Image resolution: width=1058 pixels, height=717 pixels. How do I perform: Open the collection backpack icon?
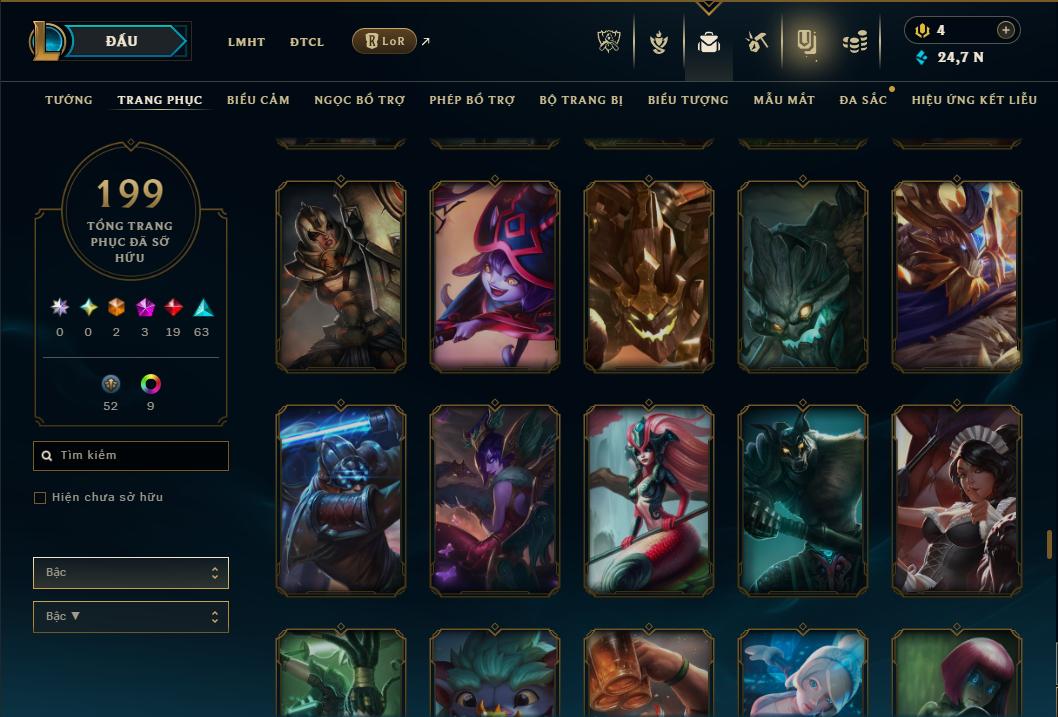(x=708, y=42)
